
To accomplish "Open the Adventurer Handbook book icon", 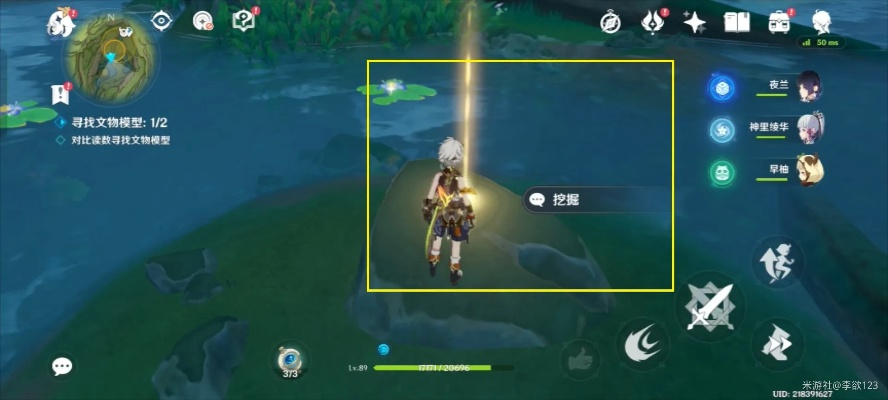I will point(737,21).
